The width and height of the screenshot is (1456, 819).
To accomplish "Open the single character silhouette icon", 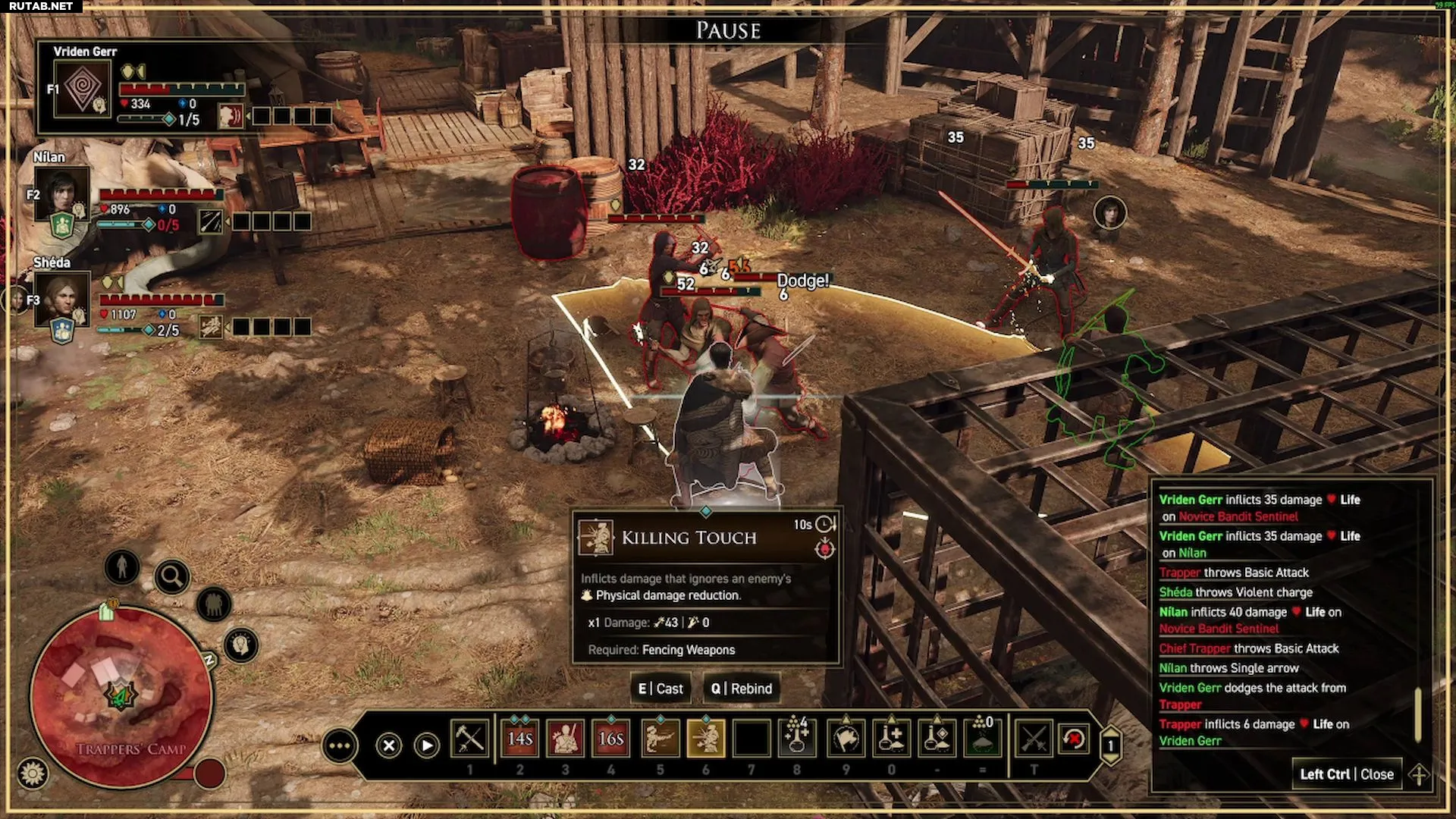I will tap(122, 566).
